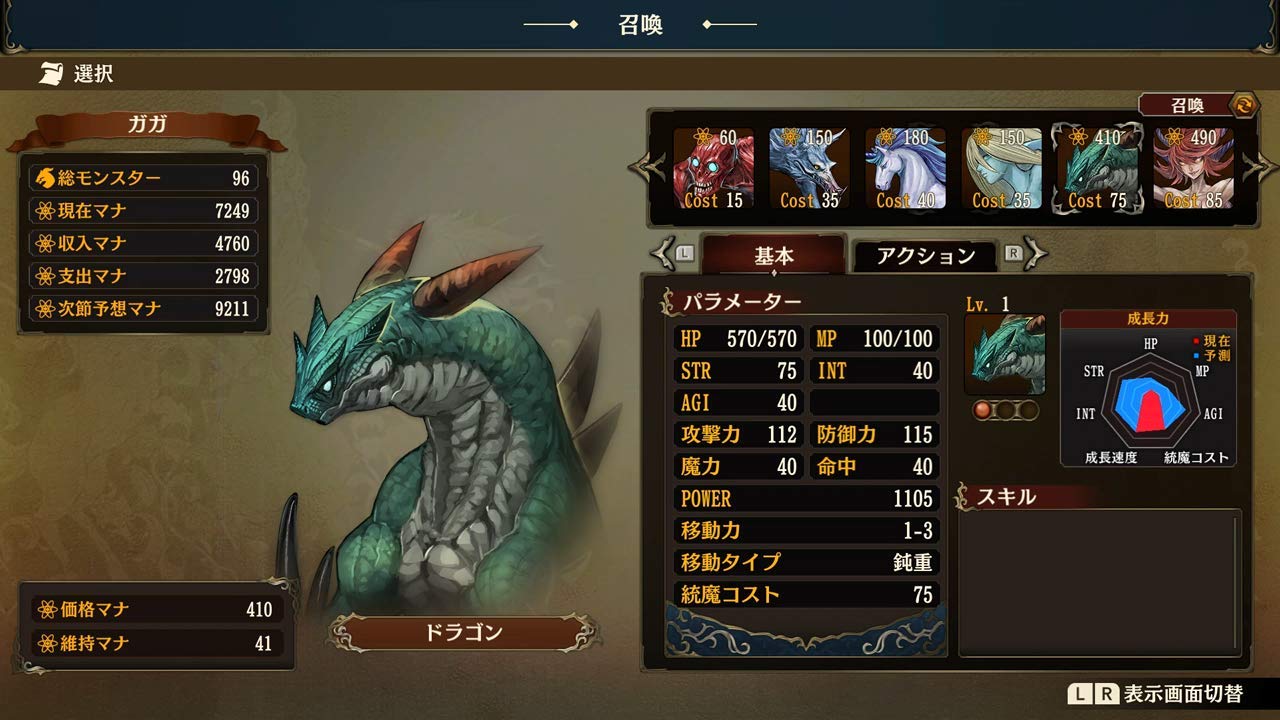Click the L arrow beside the 基本 tab
The width and height of the screenshot is (1280, 720).
click(666, 255)
